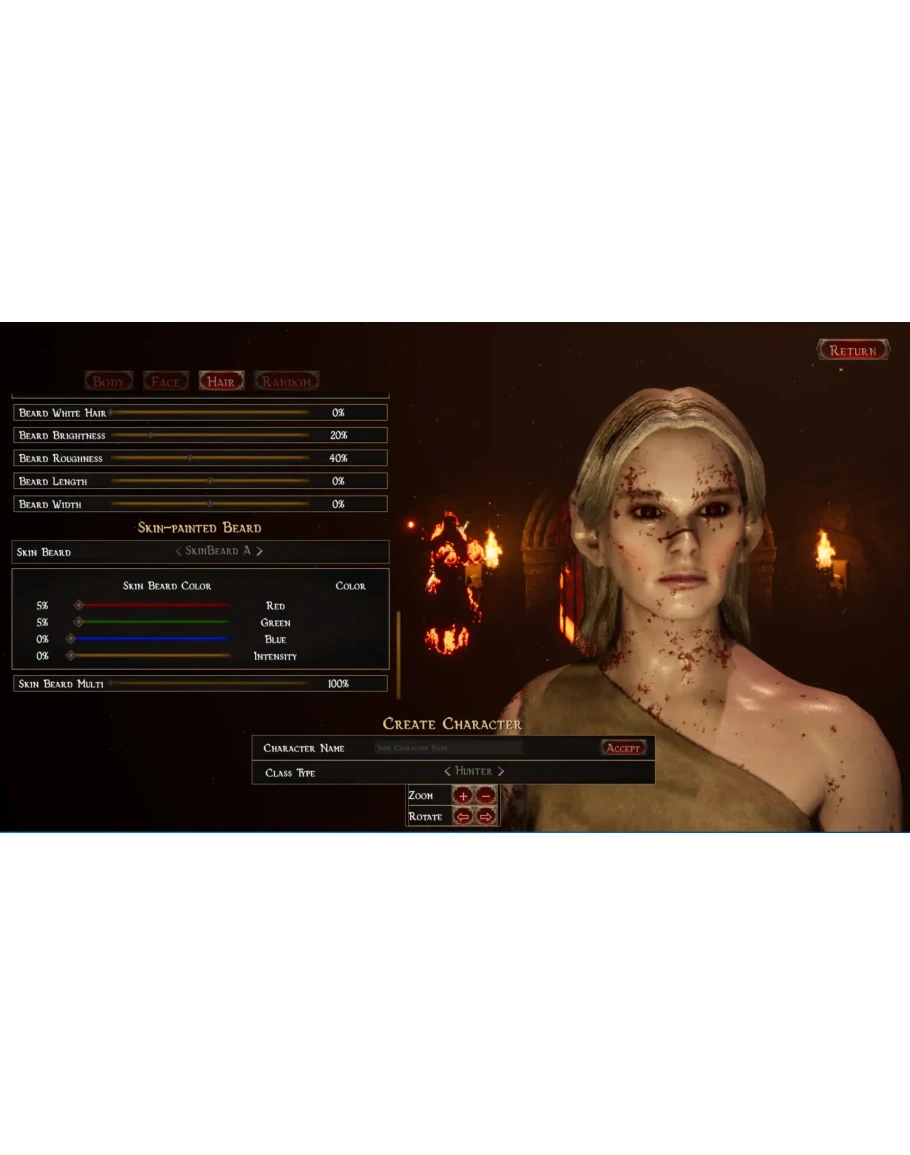Select the previous class type arrow
Viewport: 910px width, 1155px height.
447,772
